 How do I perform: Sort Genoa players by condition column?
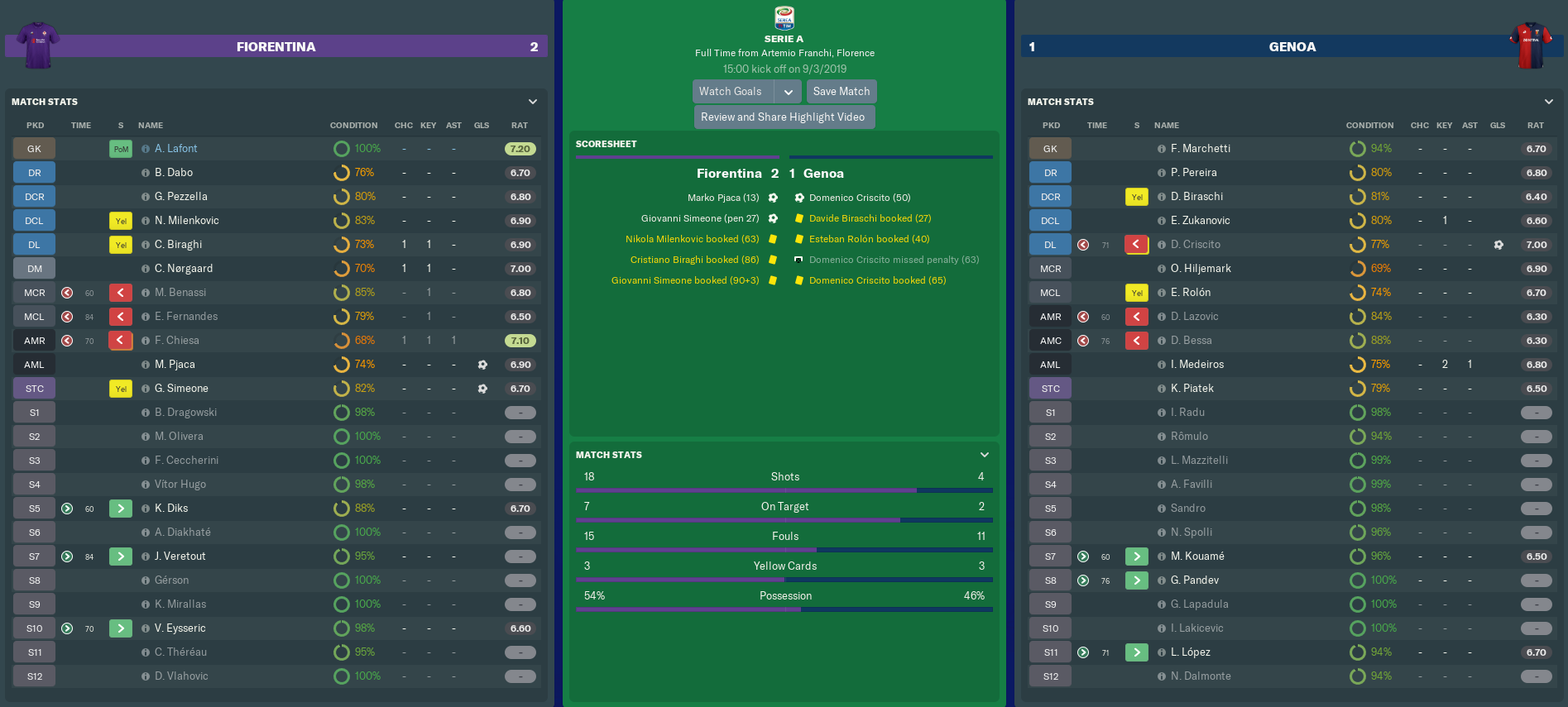[x=1369, y=126]
